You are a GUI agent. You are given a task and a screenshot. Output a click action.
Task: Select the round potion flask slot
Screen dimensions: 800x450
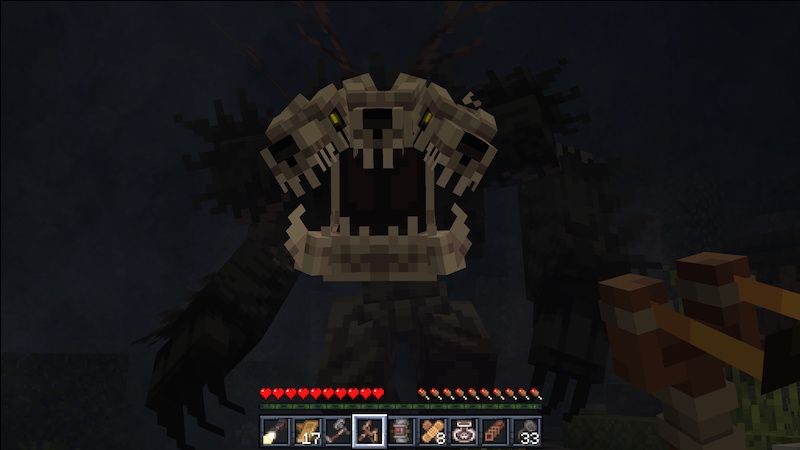[464, 431]
